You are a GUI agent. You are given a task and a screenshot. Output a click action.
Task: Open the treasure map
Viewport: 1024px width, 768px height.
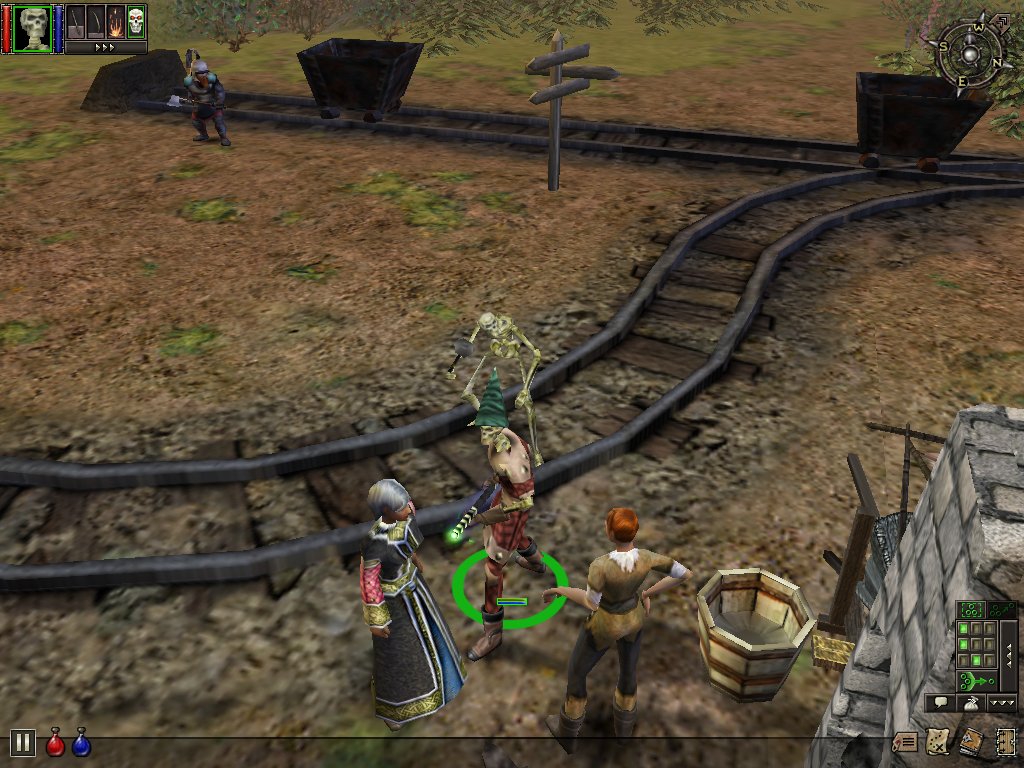tap(938, 742)
